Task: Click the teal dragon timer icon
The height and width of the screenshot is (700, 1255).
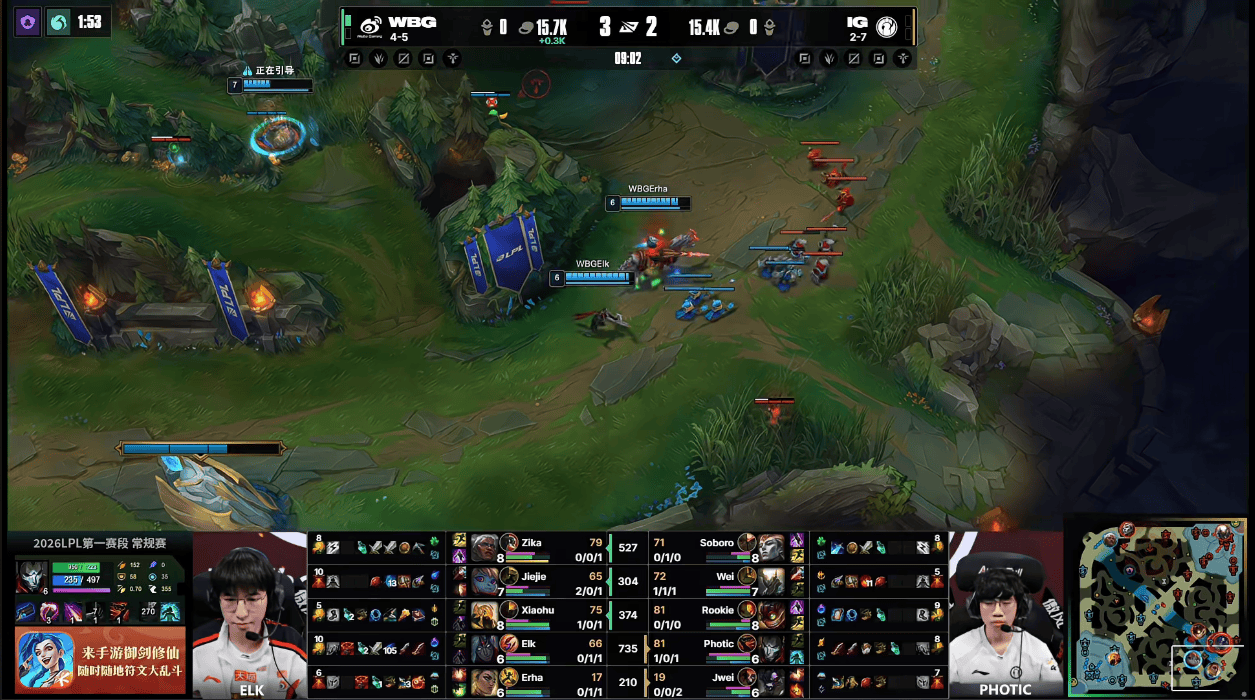Action: coord(59,21)
